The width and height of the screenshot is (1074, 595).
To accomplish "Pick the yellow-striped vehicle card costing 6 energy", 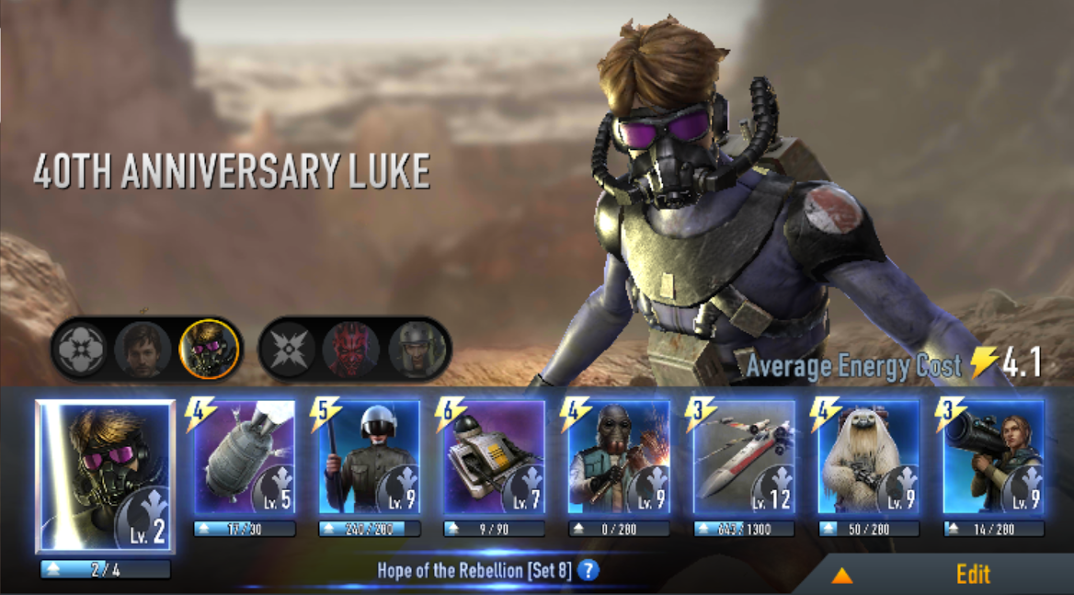I will click(x=495, y=458).
